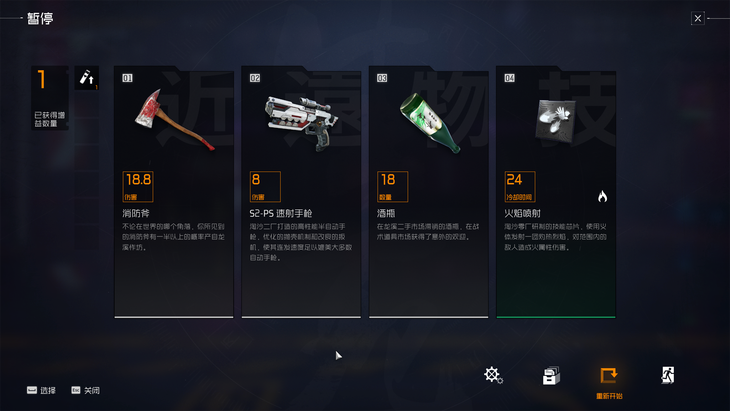
Task: Close the pause menu with the X
Action: coord(698,18)
